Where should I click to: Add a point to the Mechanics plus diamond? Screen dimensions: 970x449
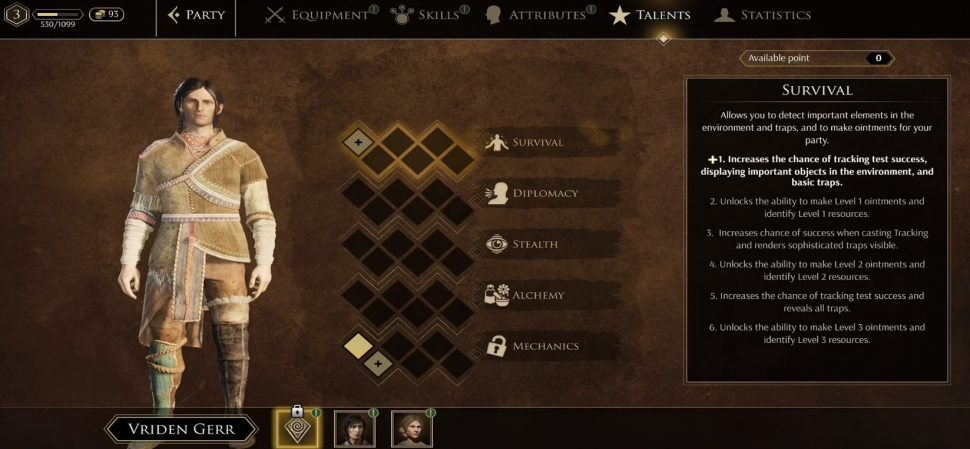(x=377, y=365)
